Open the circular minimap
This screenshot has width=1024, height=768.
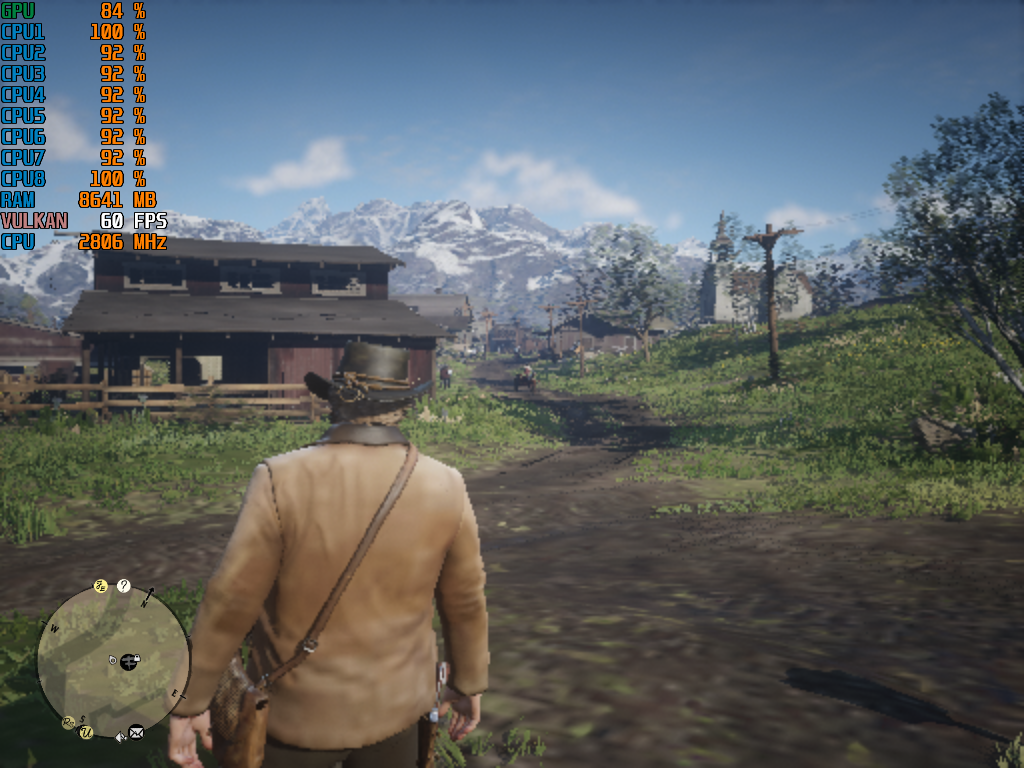tap(113, 661)
